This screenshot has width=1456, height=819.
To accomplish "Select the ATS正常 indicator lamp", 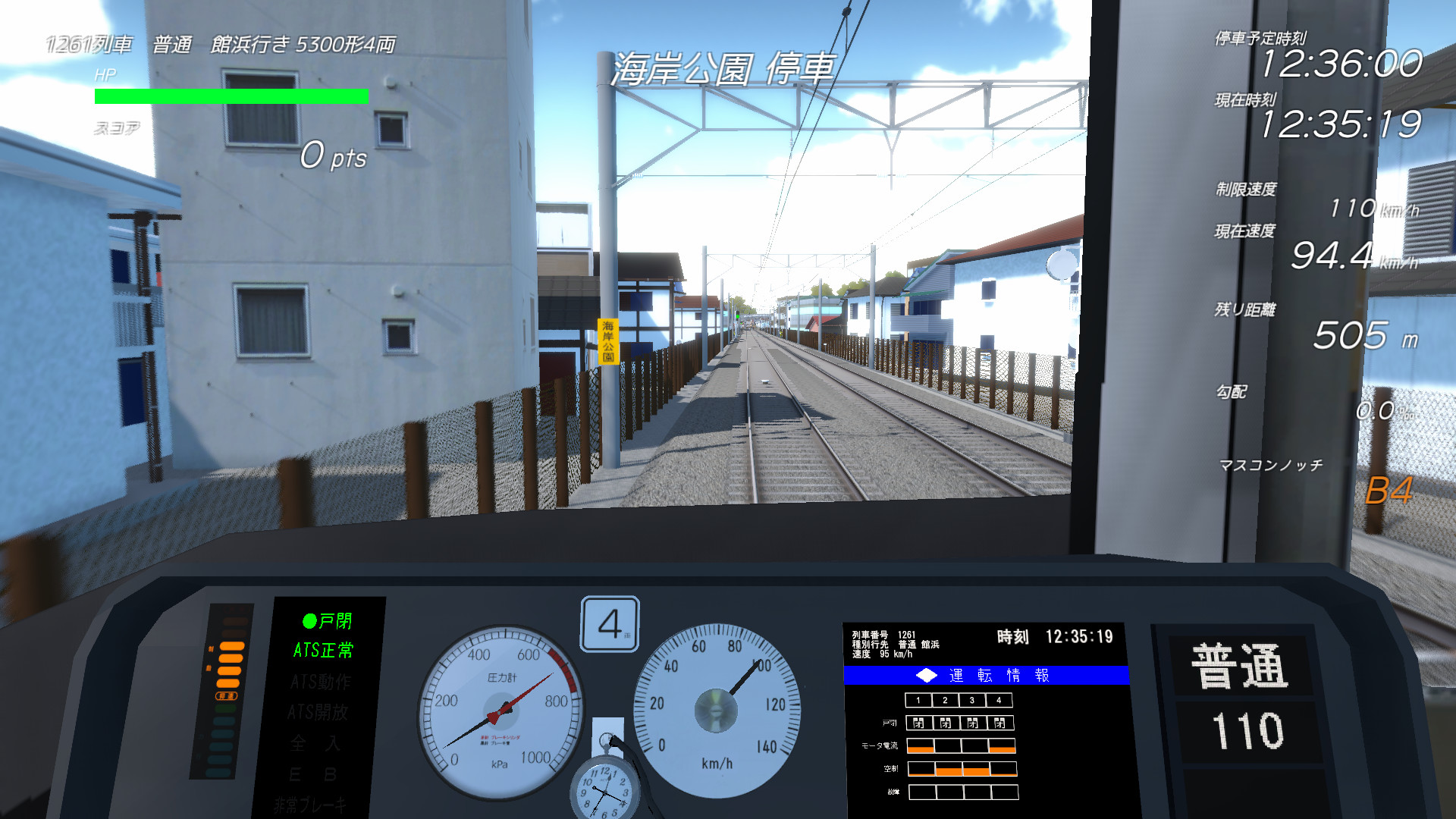I will (x=324, y=651).
